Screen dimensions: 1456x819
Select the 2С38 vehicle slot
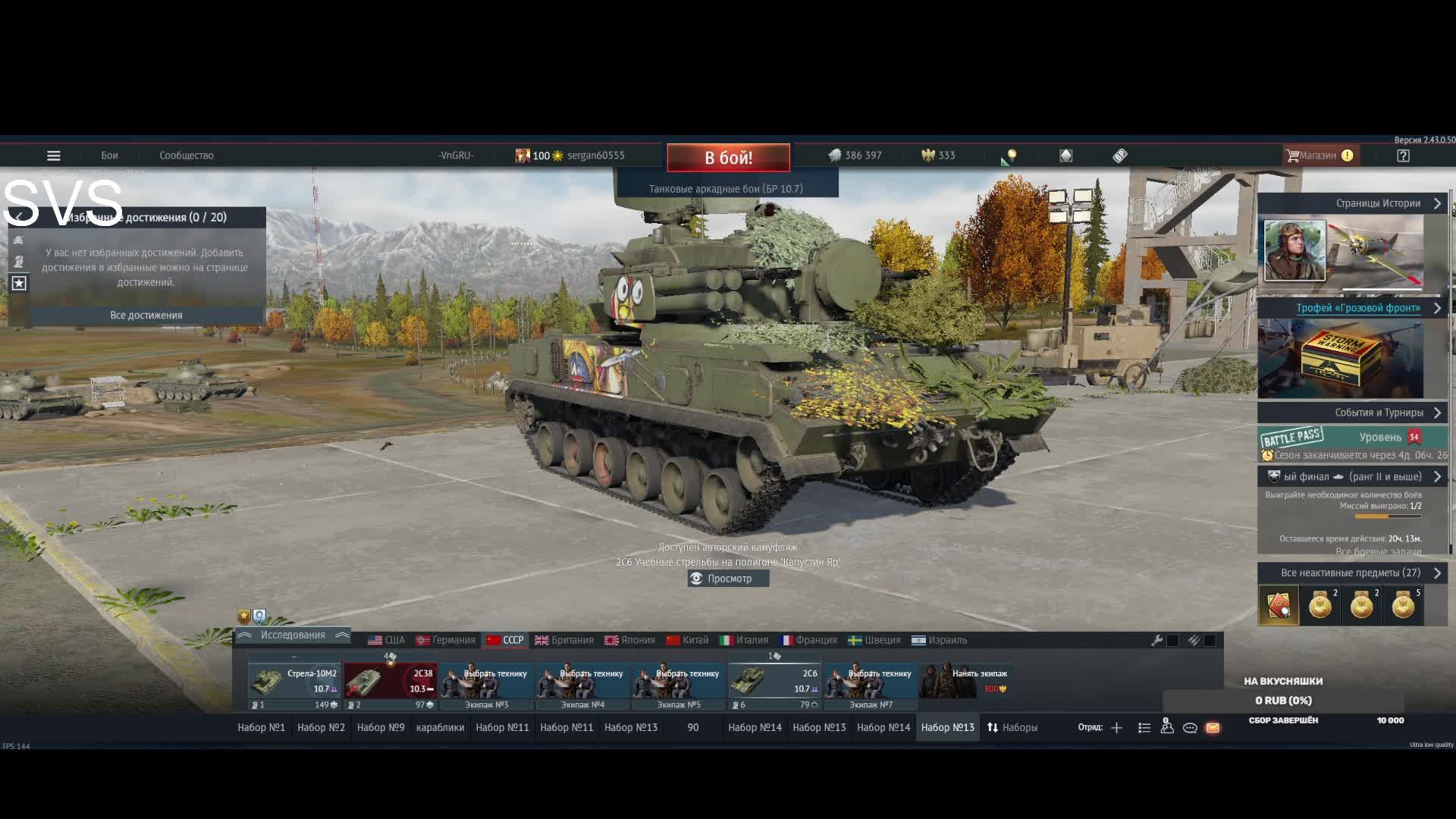389,681
